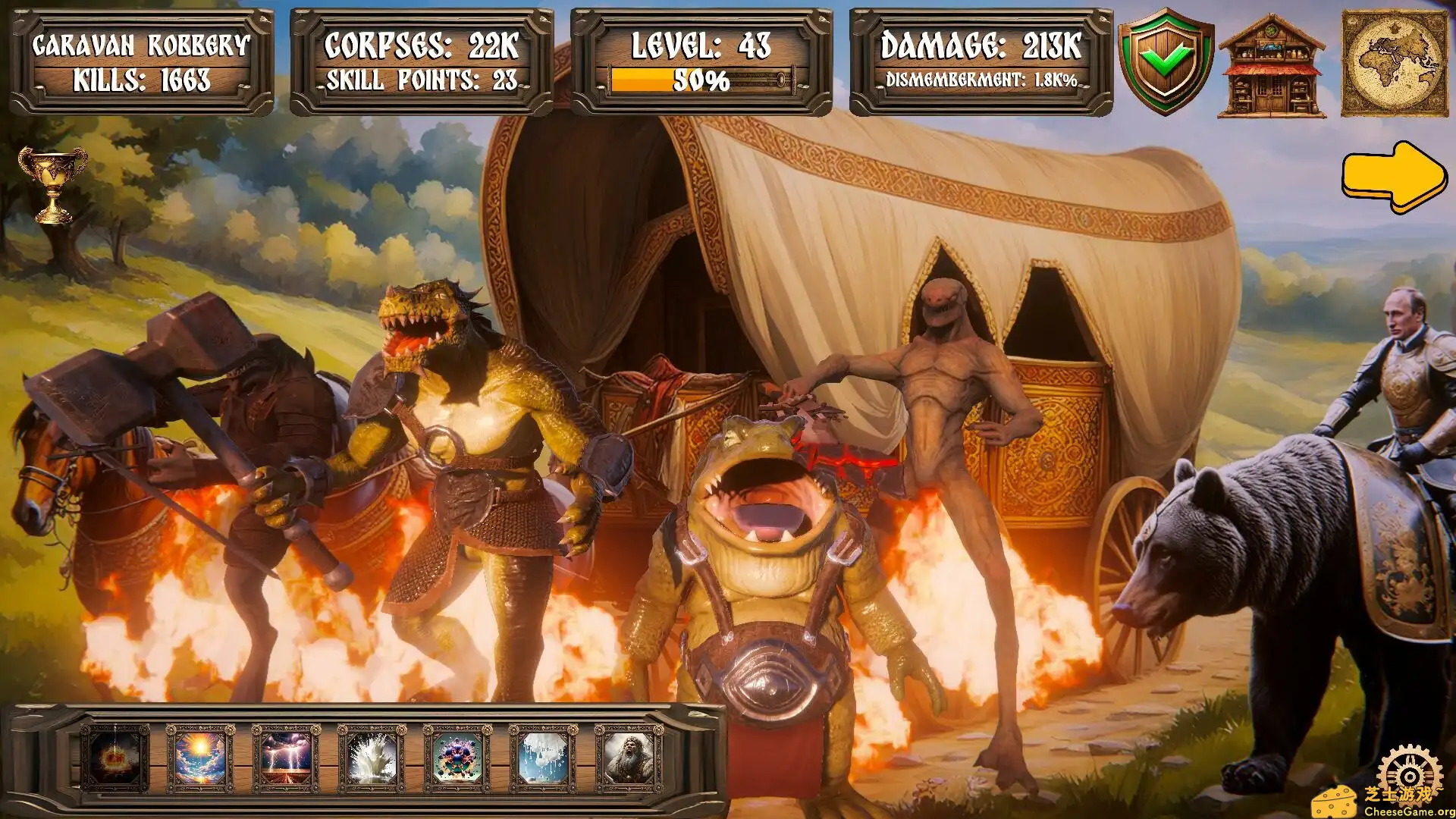1456x819 pixels.
Task: Activate the colorful orb cluster ability
Action: pyautogui.click(x=457, y=756)
